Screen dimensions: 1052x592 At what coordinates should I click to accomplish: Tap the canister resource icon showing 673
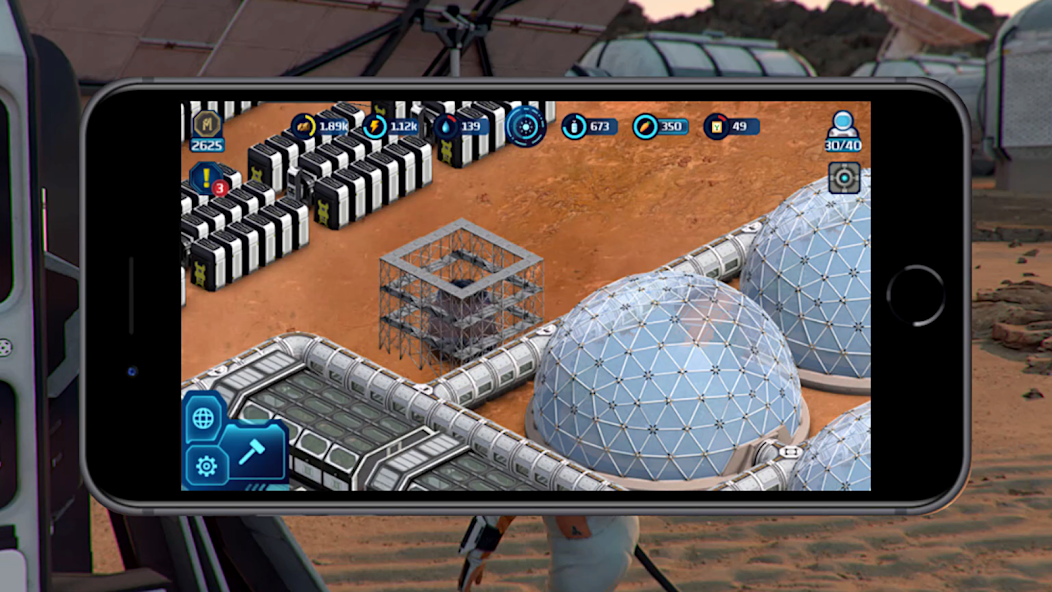click(x=575, y=127)
